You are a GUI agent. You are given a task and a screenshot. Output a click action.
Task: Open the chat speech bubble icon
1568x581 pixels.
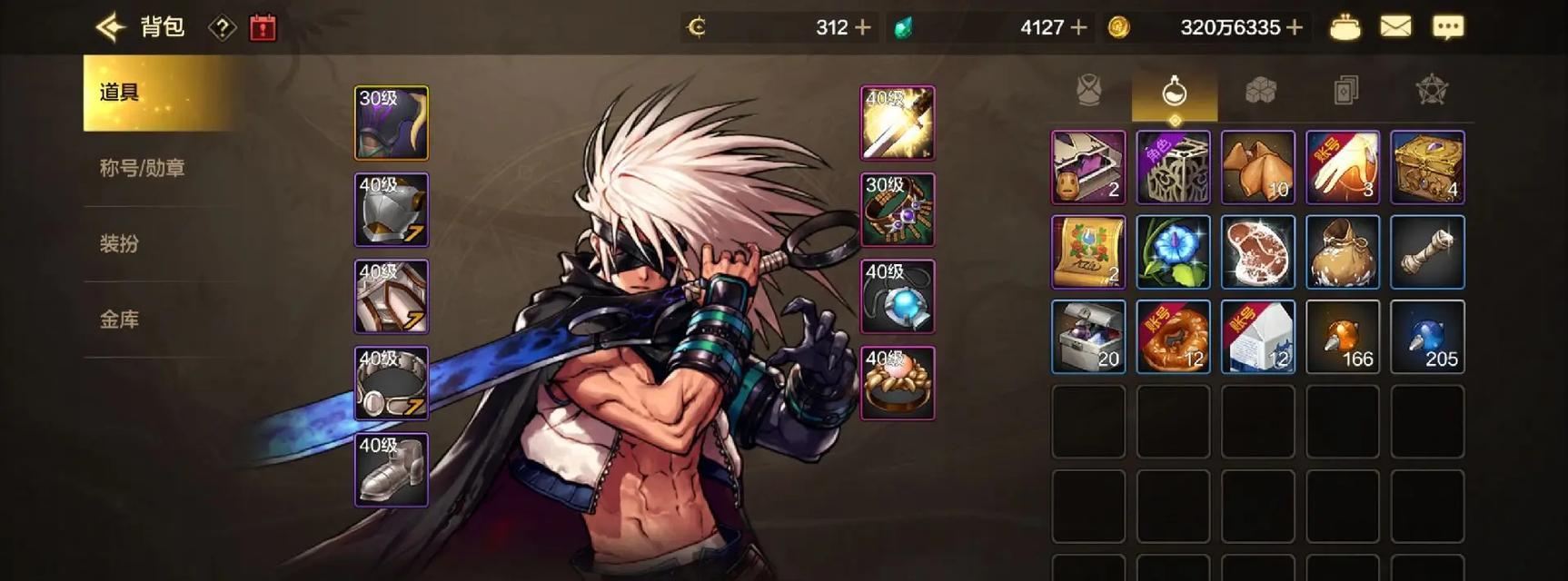1448,27
